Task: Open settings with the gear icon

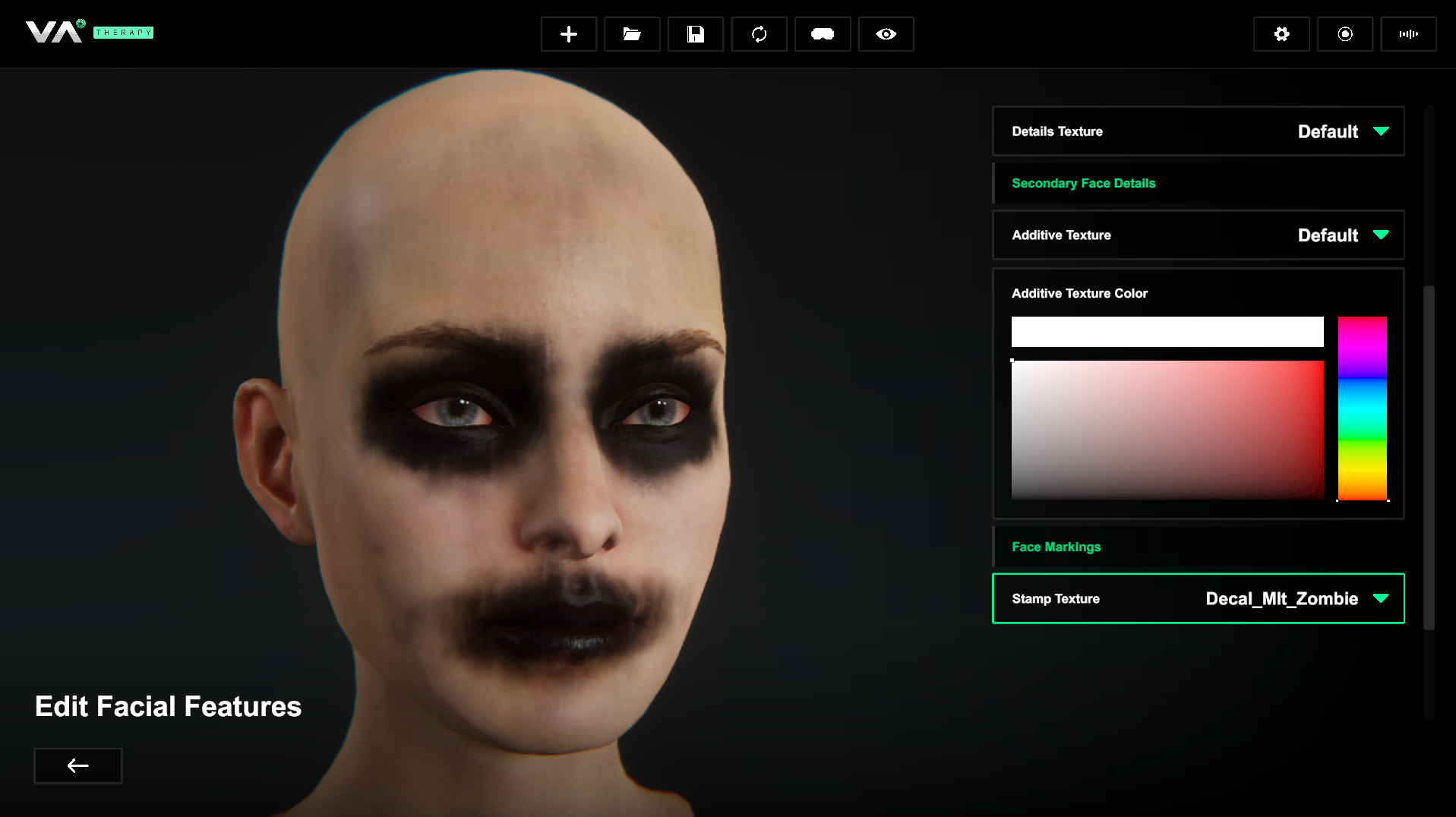Action: tap(1281, 34)
